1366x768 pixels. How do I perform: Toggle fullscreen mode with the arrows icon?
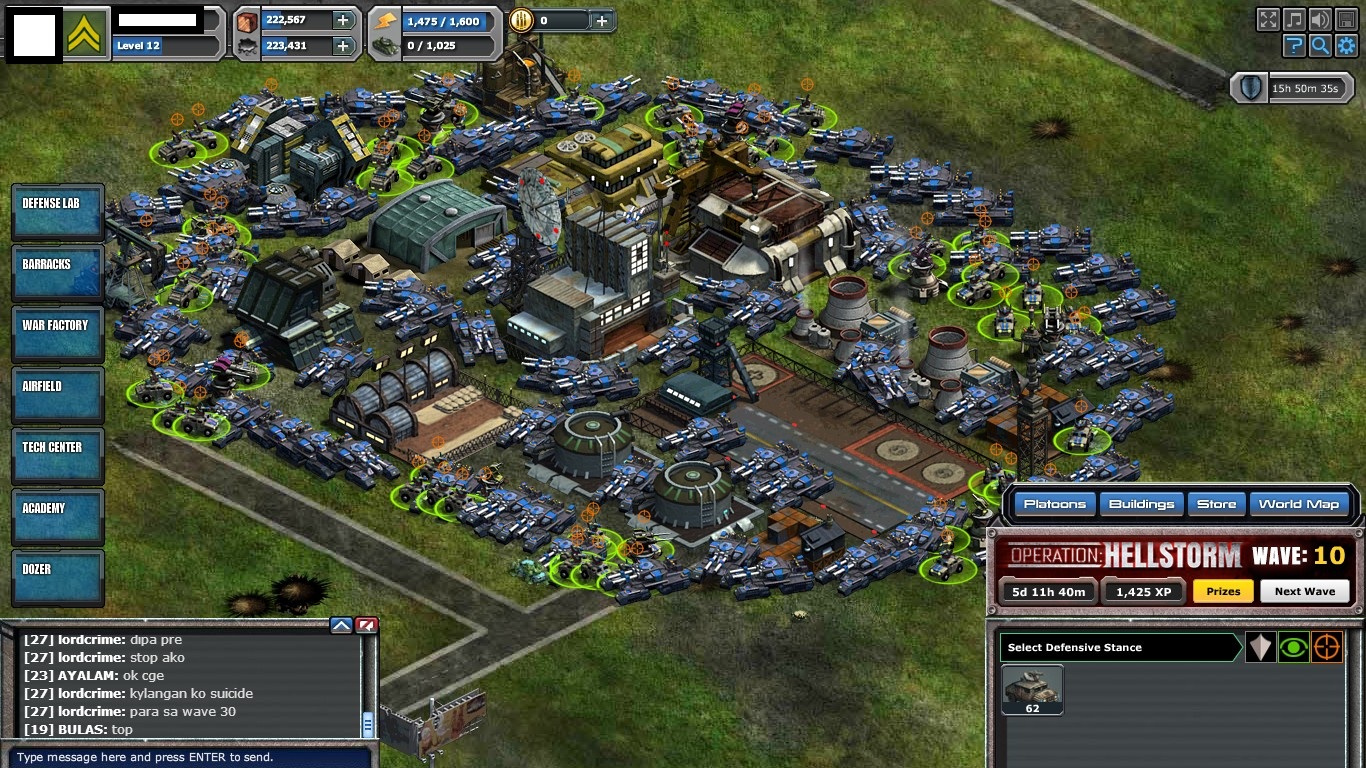[1268, 19]
